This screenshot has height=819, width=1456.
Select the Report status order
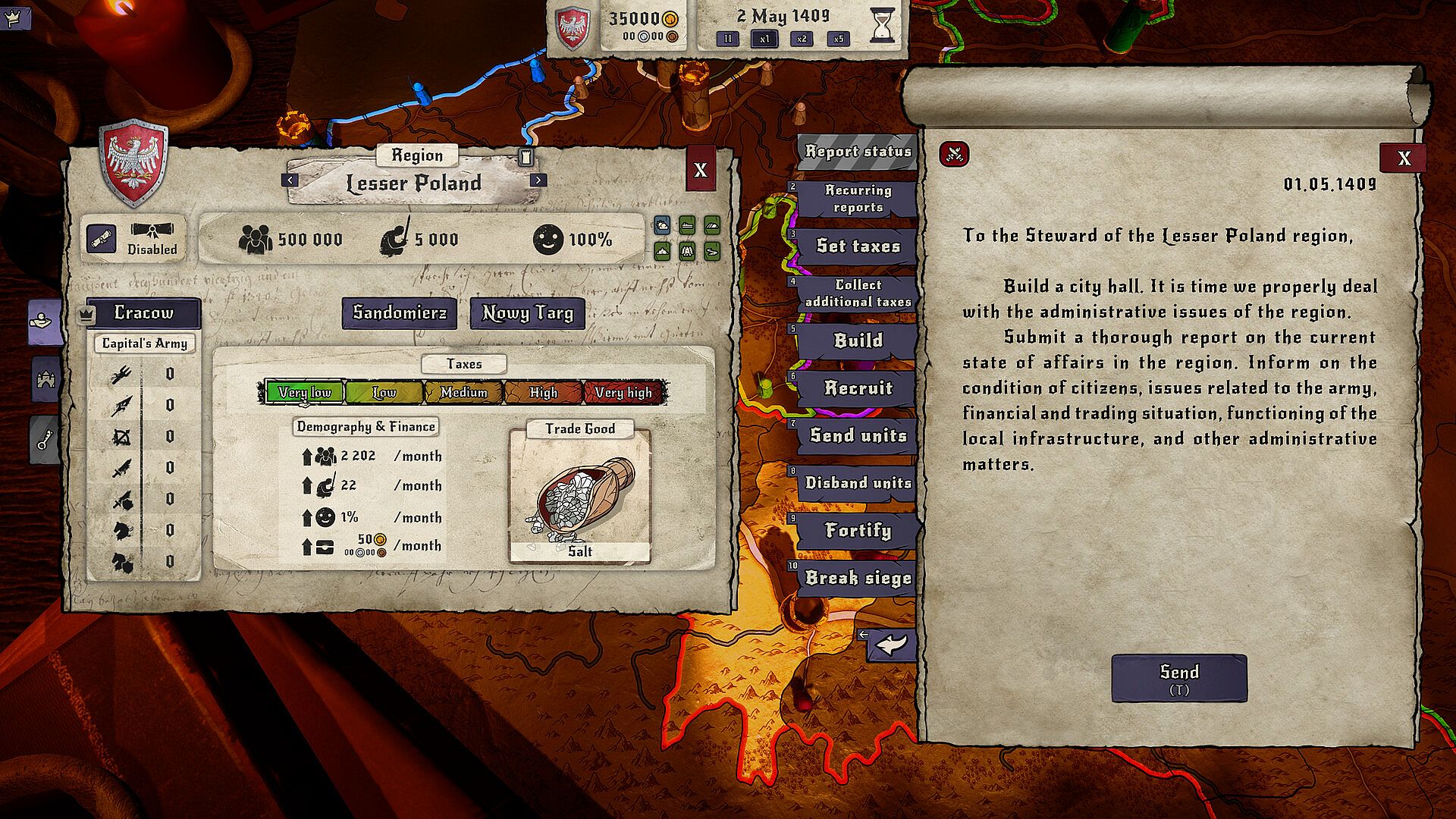click(858, 152)
